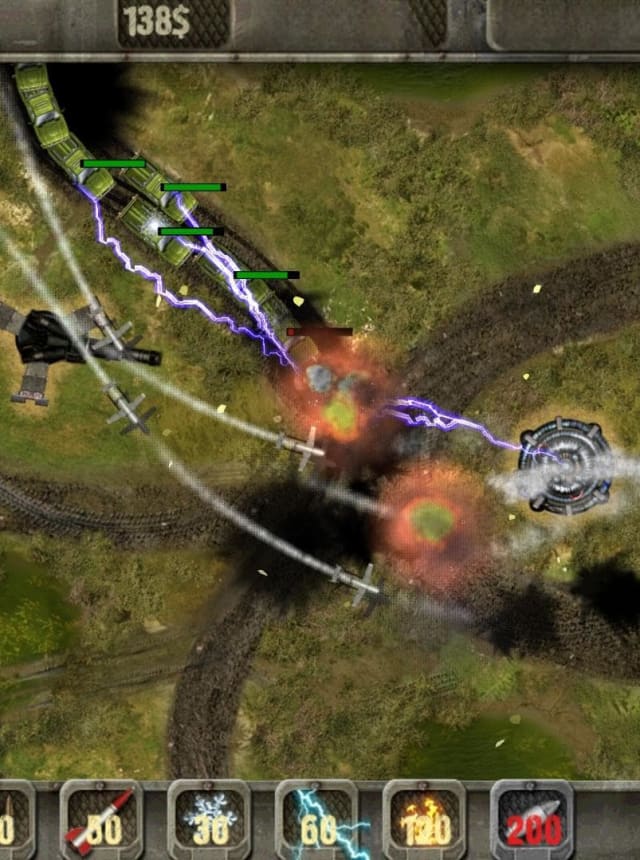Choose the snowflake freeze tower
The image size is (640, 860).
[x=209, y=820]
